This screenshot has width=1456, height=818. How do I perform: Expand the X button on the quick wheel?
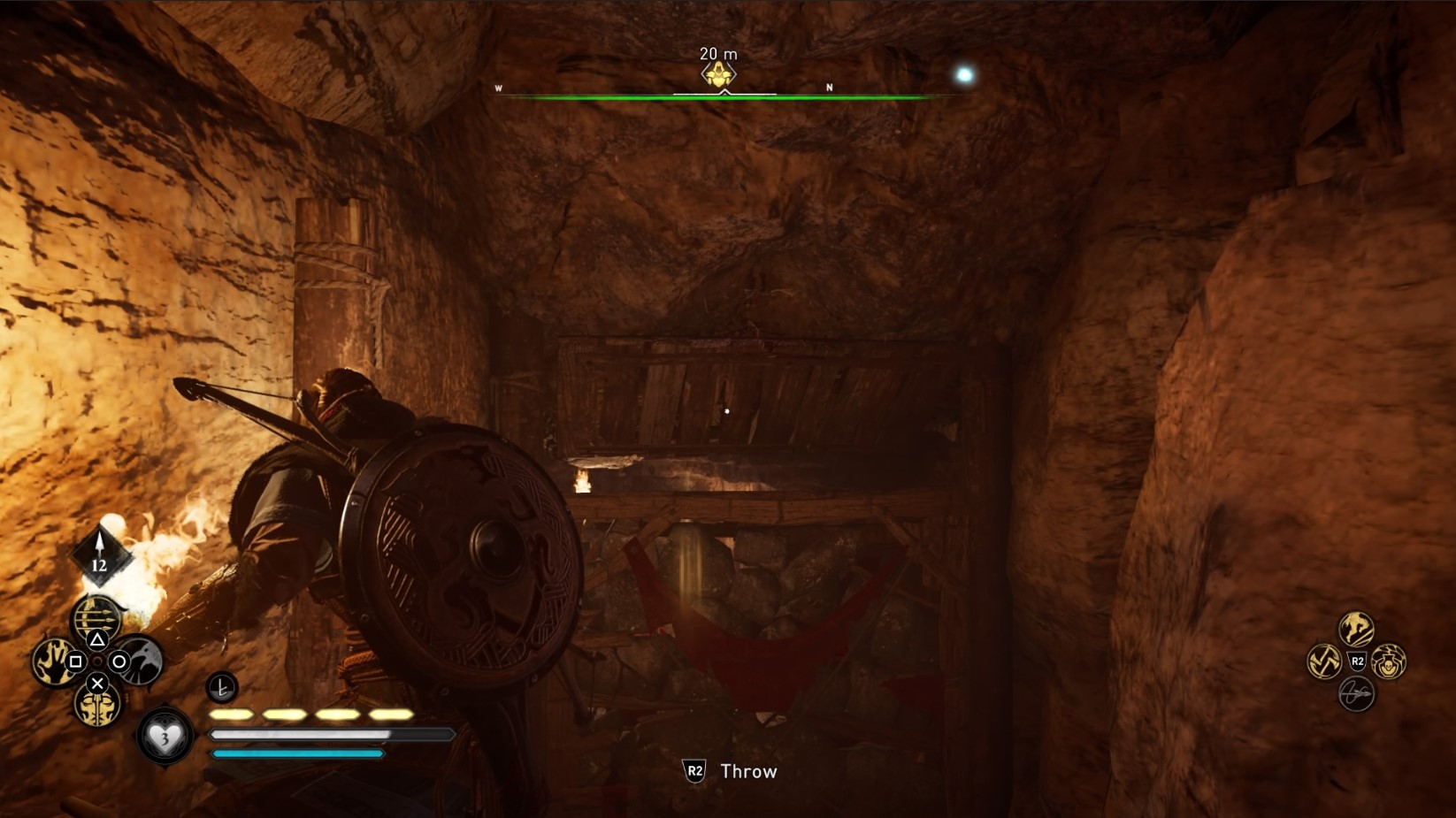pyautogui.click(x=96, y=684)
